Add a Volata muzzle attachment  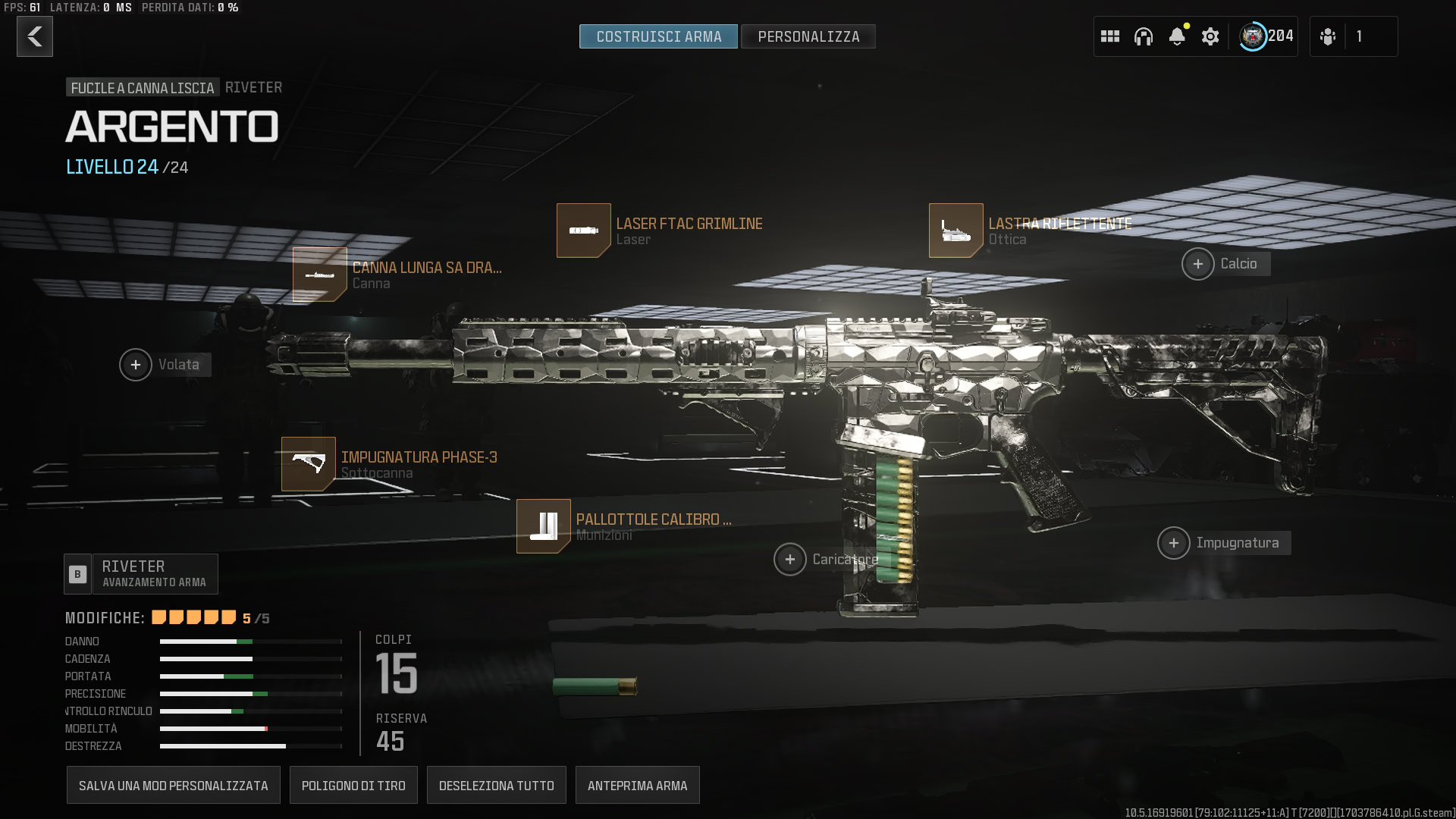click(136, 365)
